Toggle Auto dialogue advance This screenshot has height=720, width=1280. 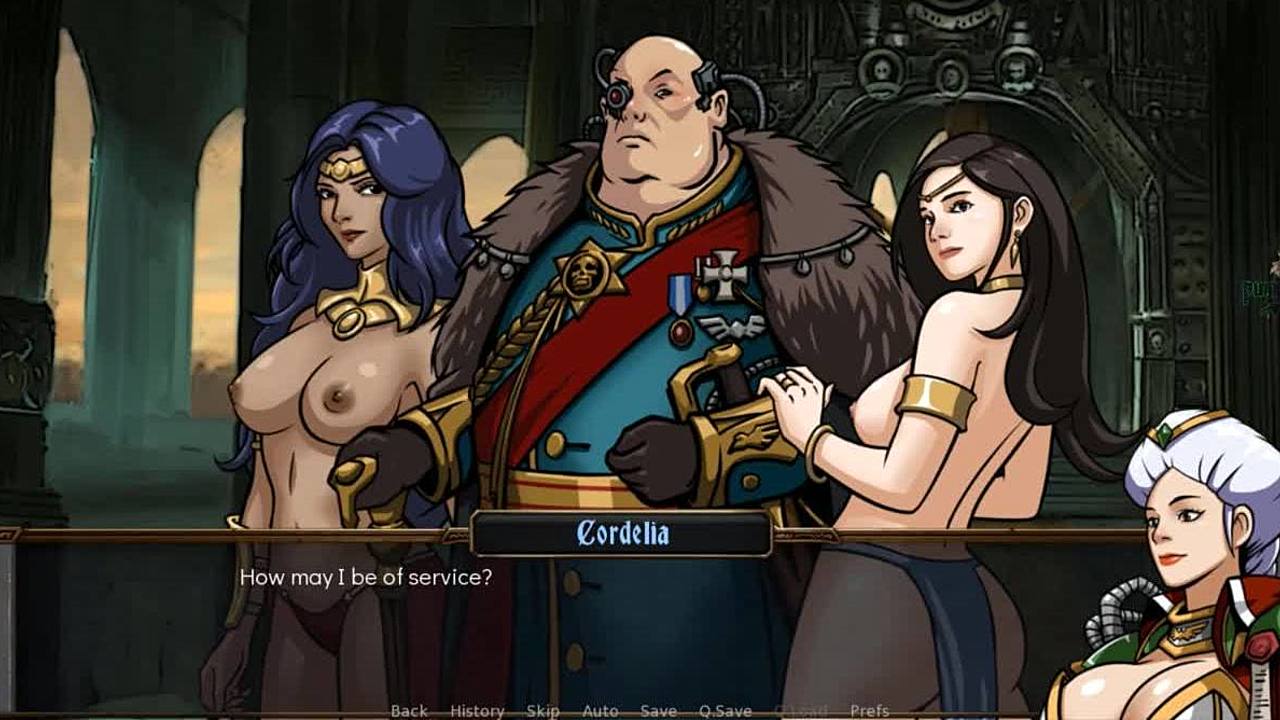click(x=600, y=711)
